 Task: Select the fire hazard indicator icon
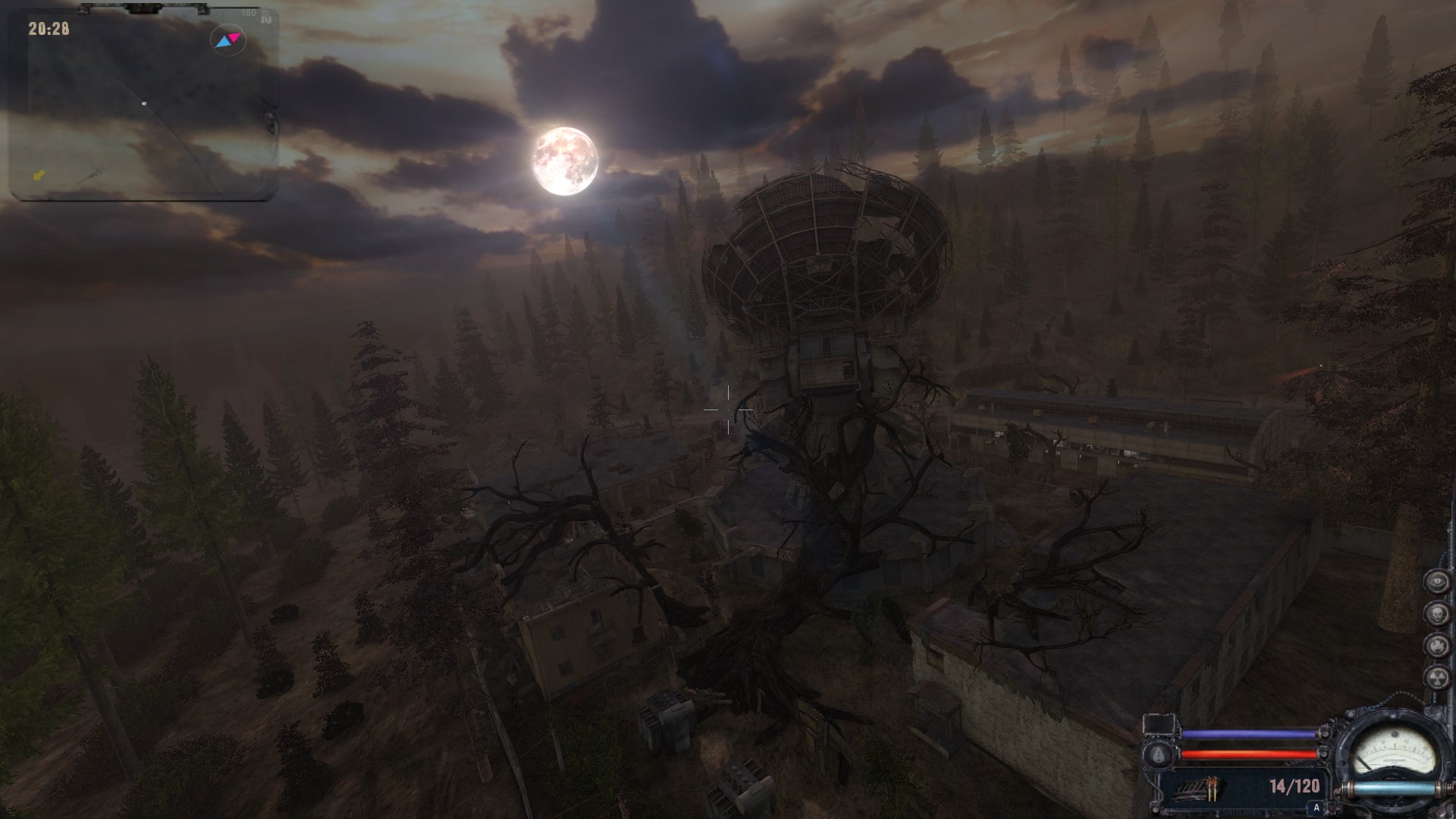(x=1436, y=646)
